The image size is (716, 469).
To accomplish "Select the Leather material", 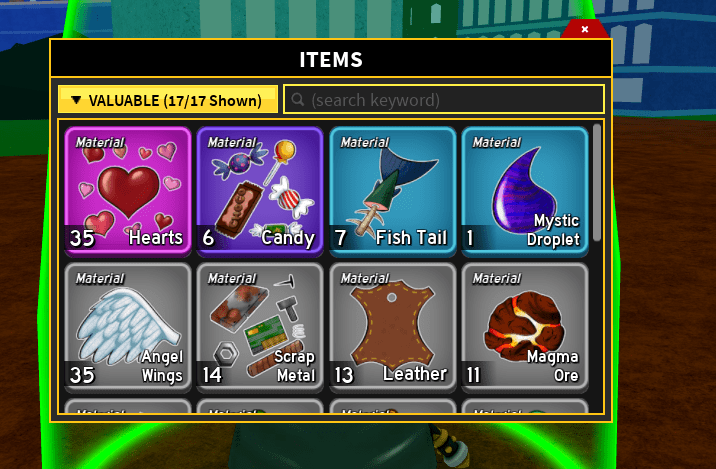I will [x=392, y=325].
